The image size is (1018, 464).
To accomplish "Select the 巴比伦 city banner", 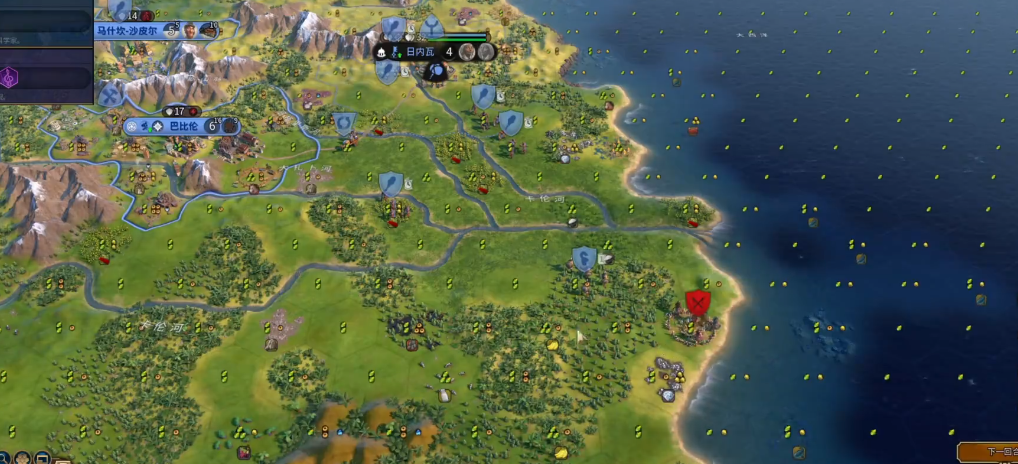I will pos(181,126).
